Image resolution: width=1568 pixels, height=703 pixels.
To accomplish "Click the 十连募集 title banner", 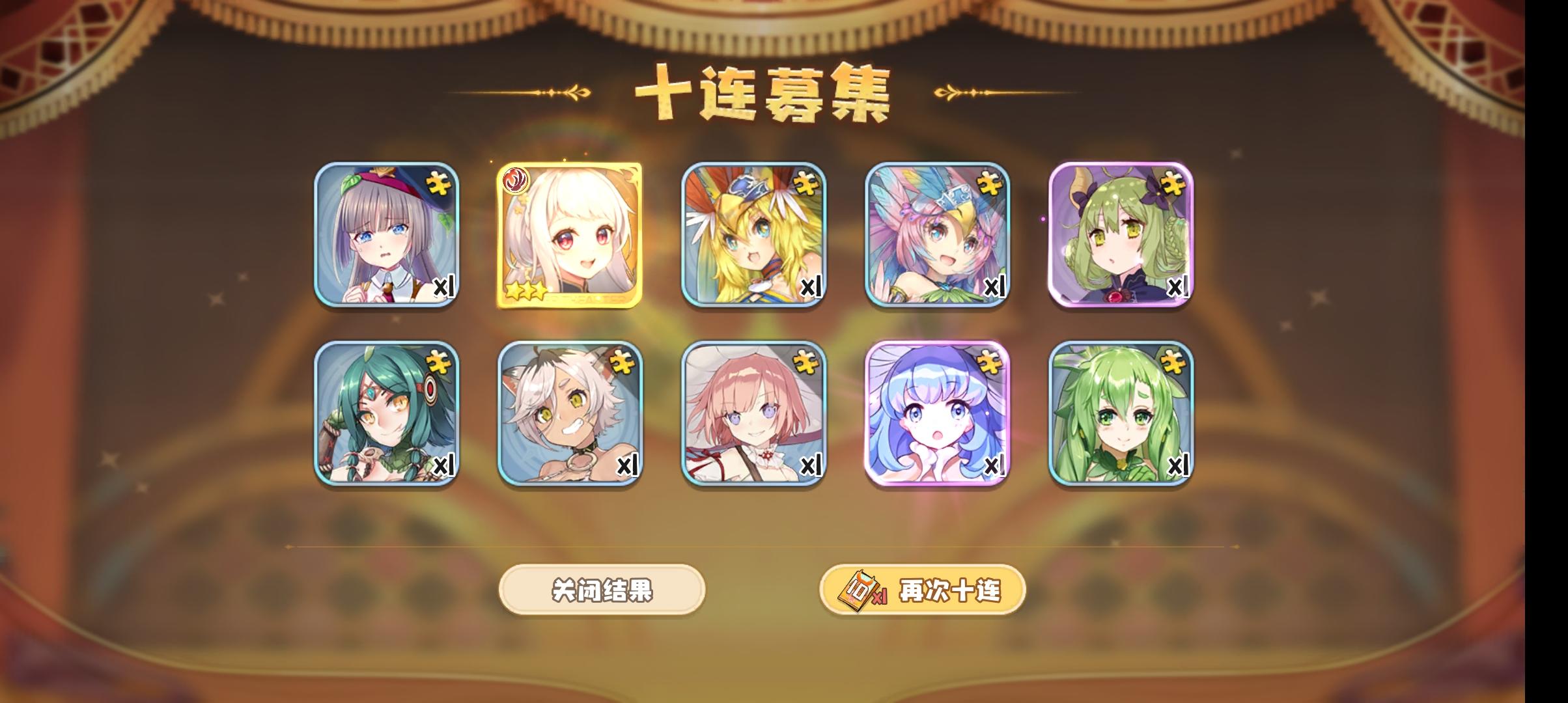I will coord(768,91).
